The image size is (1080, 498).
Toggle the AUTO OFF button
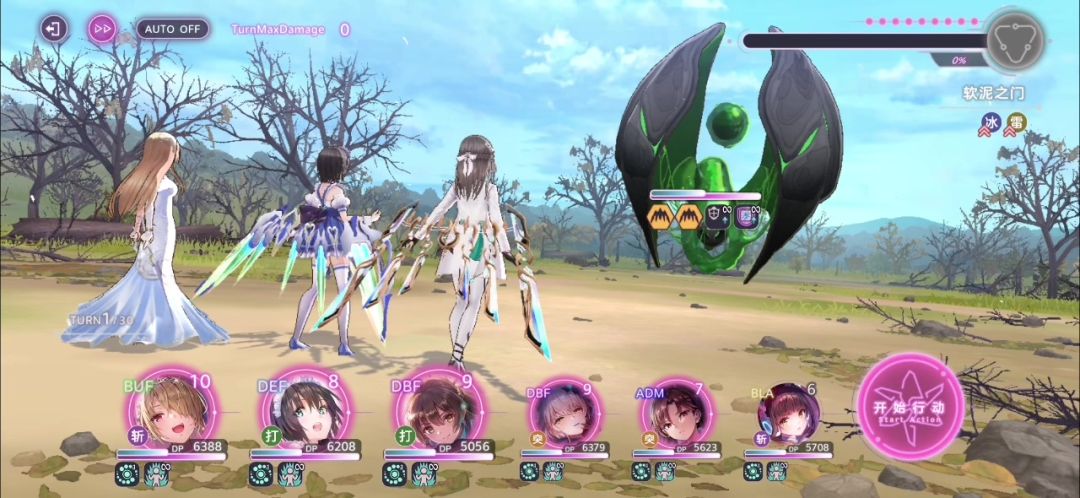172,28
